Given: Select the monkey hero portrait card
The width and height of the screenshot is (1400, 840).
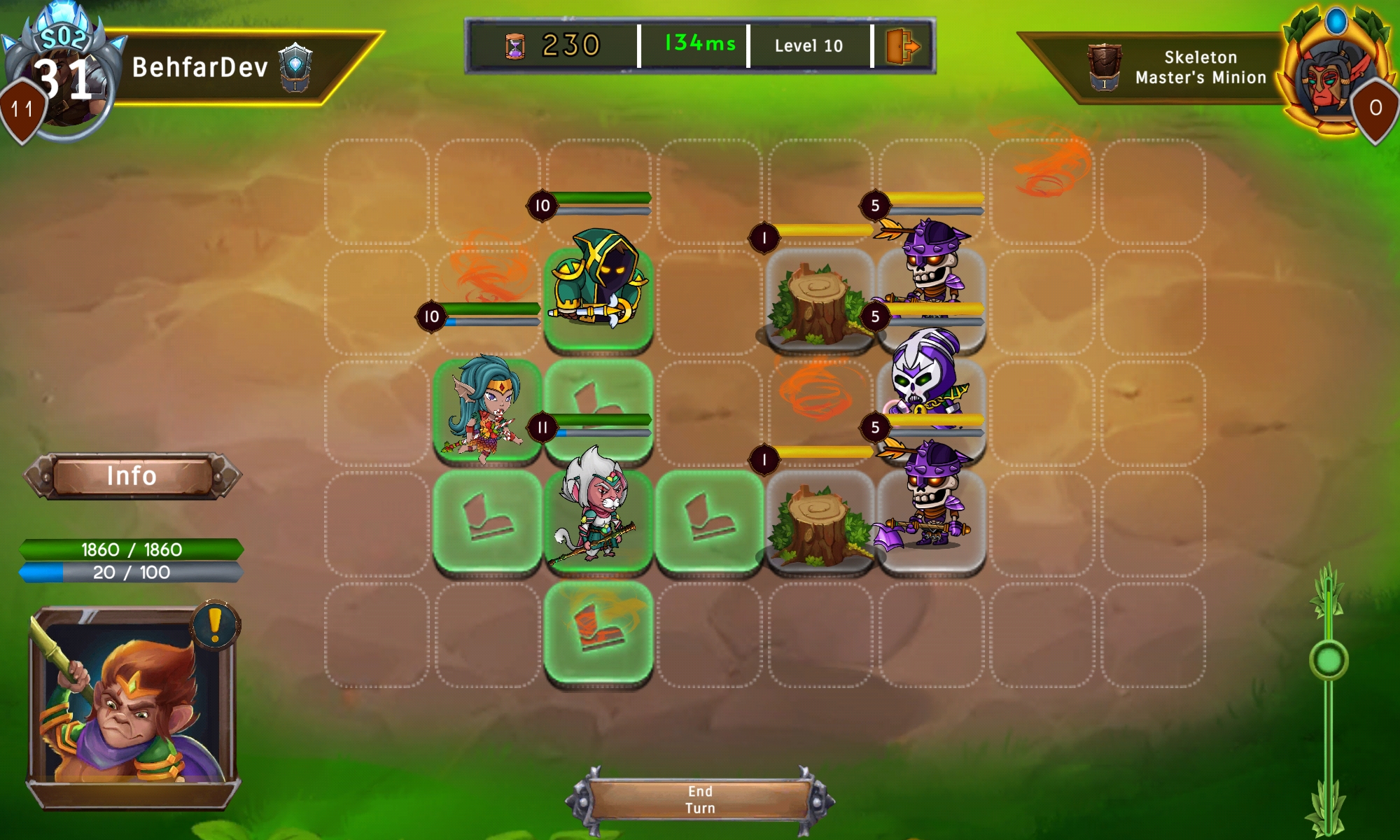Looking at the screenshot, I should [x=133, y=707].
